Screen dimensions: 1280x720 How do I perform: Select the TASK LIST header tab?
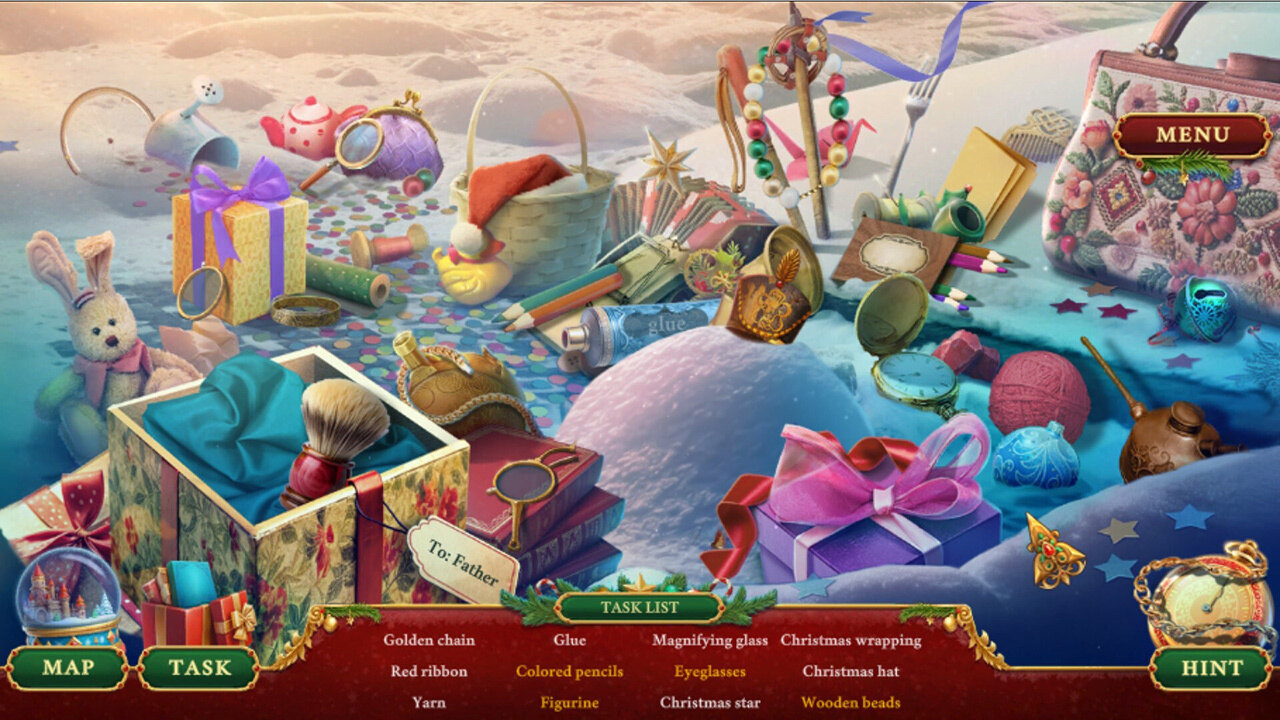[x=640, y=607]
